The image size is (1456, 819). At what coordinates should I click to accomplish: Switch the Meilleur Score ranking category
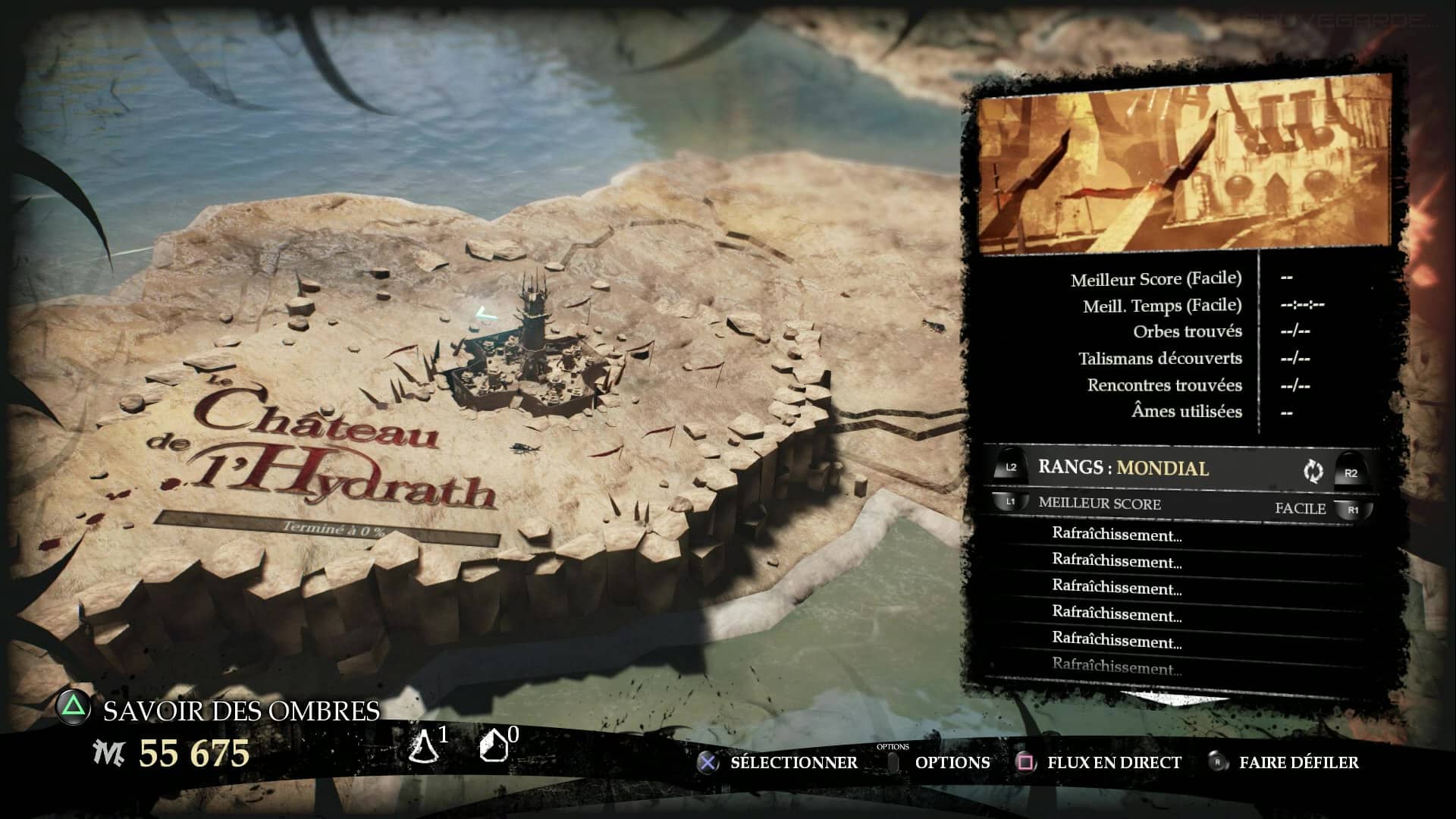click(x=1099, y=504)
